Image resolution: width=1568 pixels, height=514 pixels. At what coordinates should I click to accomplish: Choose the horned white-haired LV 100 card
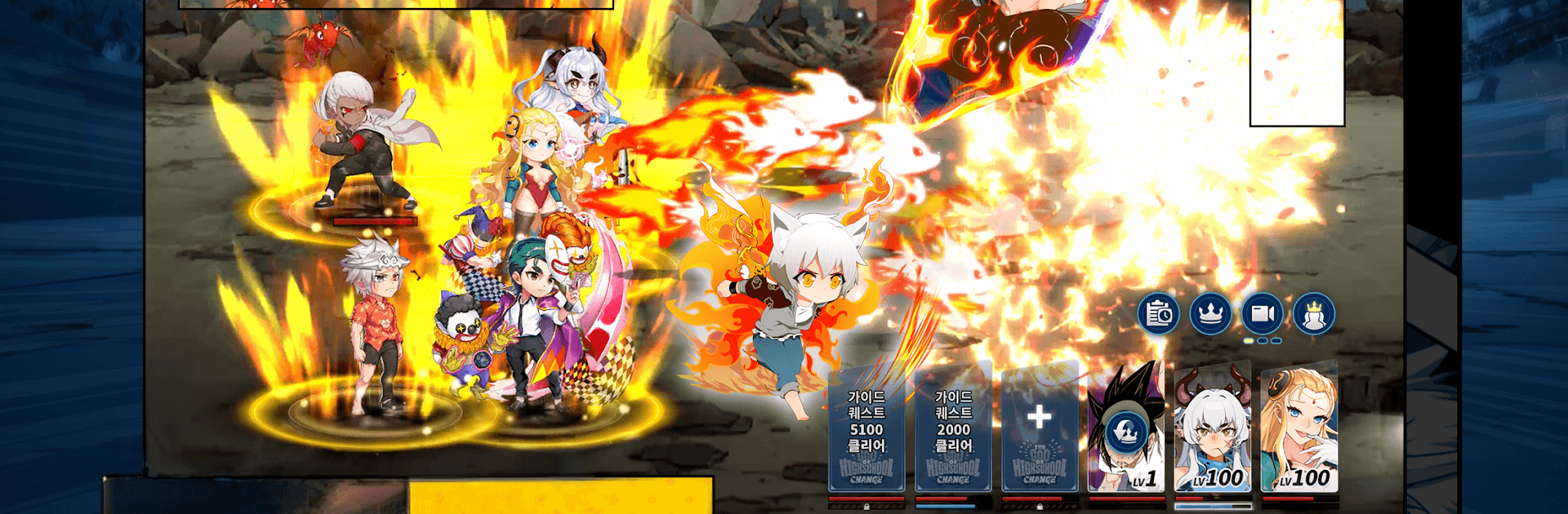[1213, 428]
